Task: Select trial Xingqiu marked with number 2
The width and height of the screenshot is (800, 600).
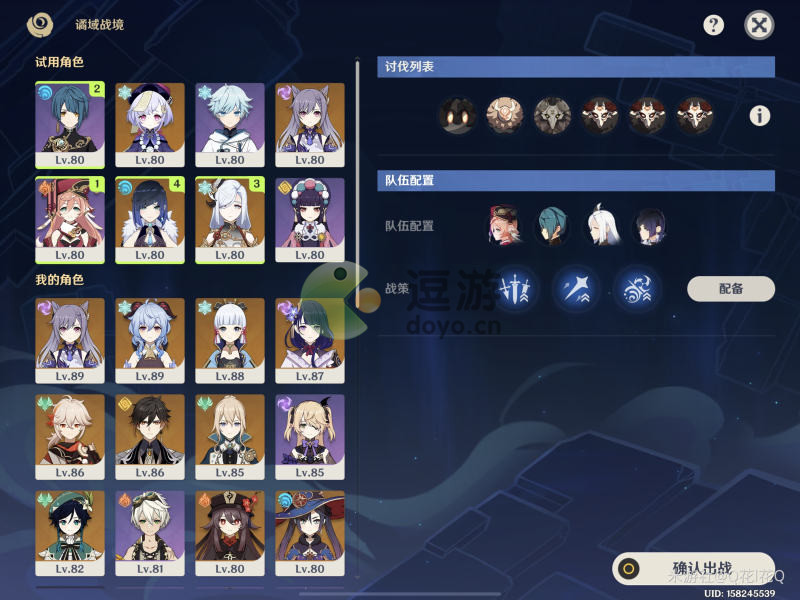Action: click(x=70, y=125)
